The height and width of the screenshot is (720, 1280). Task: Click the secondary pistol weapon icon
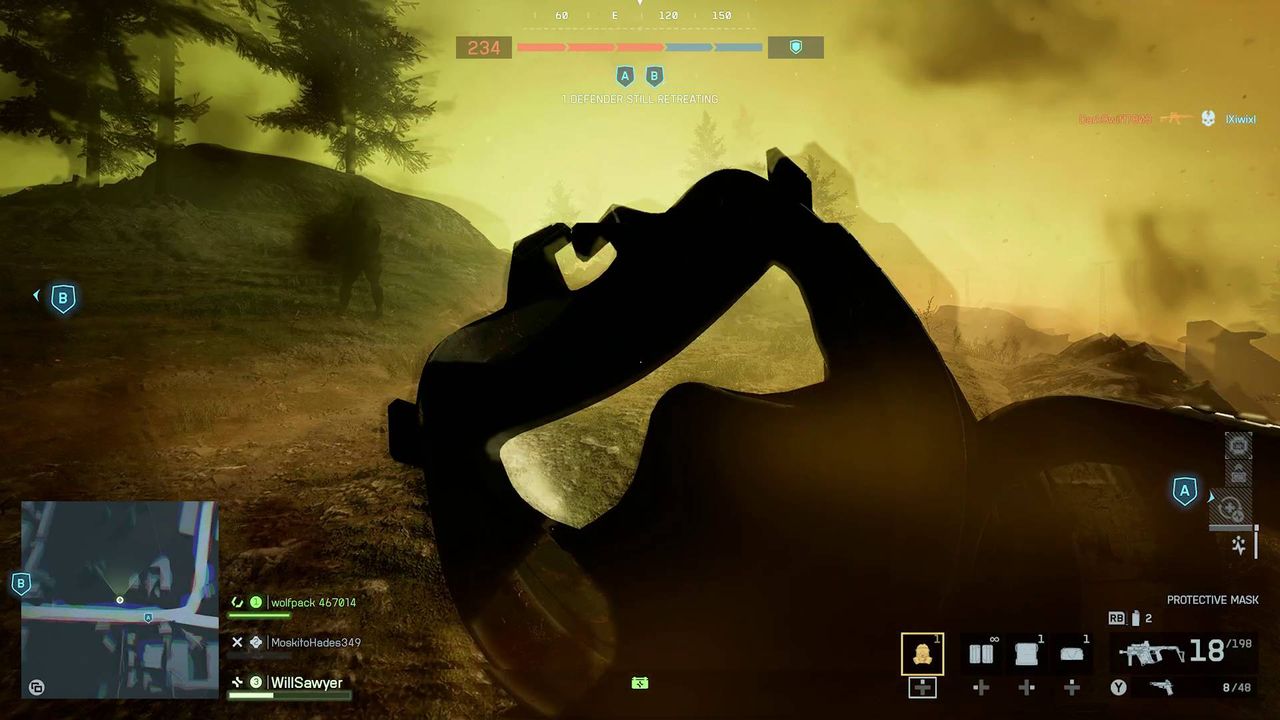click(x=1160, y=688)
